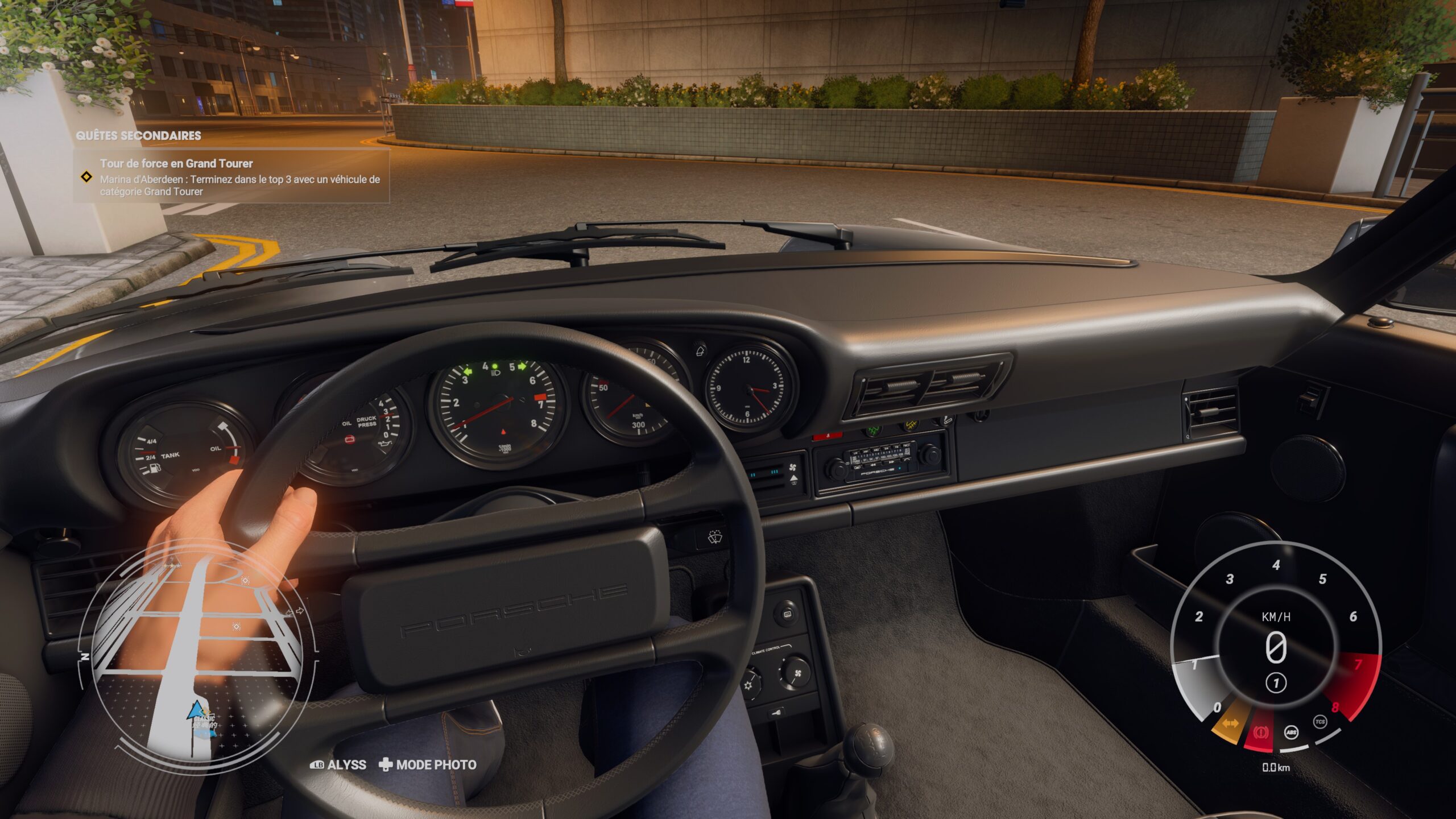Select the blue player arrow on the minimap
The image size is (1456, 819).
[x=196, y=710]
